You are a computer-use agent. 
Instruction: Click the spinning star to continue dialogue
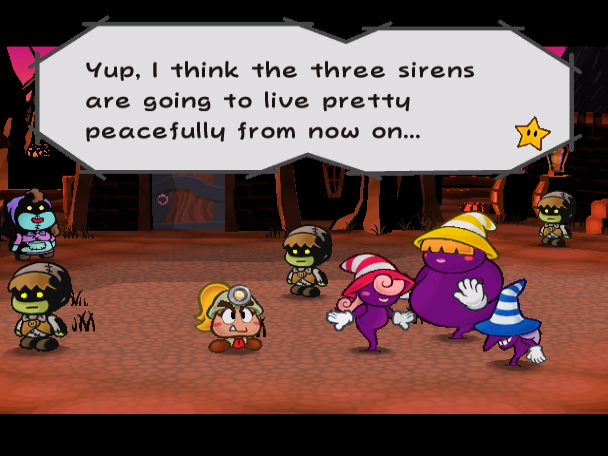[532, 133]
